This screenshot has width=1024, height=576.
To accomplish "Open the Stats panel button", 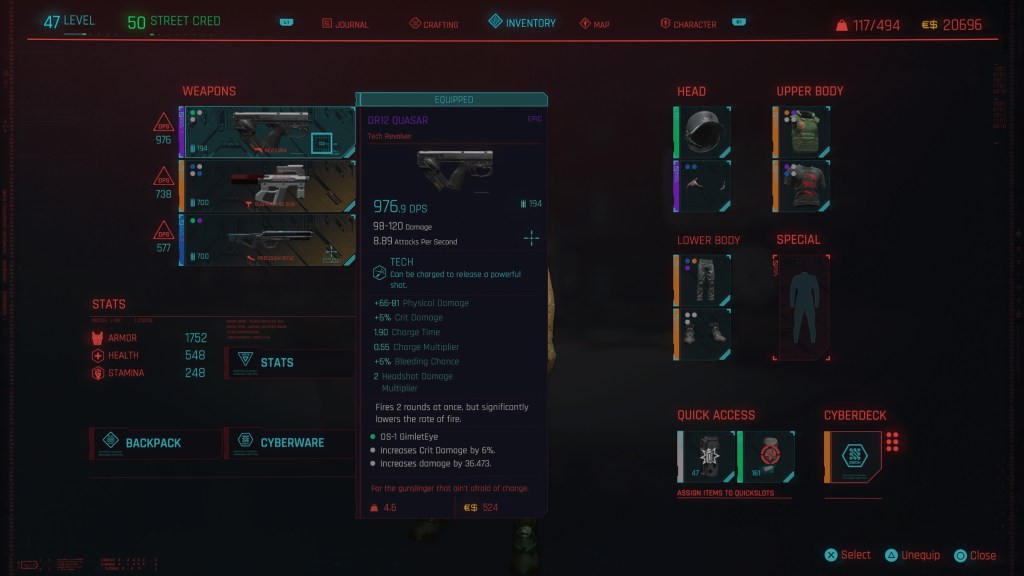I will point(289,362).
